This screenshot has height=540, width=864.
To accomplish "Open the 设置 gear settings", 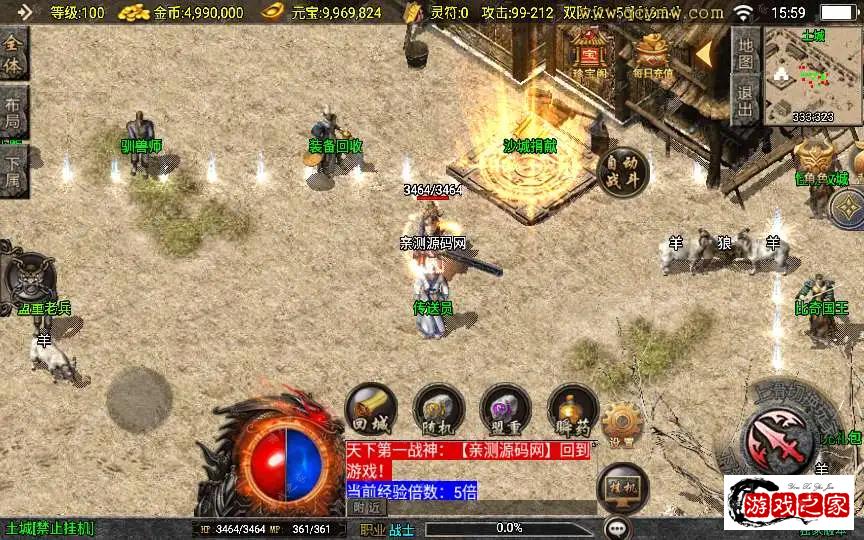I will pos(621,425).
